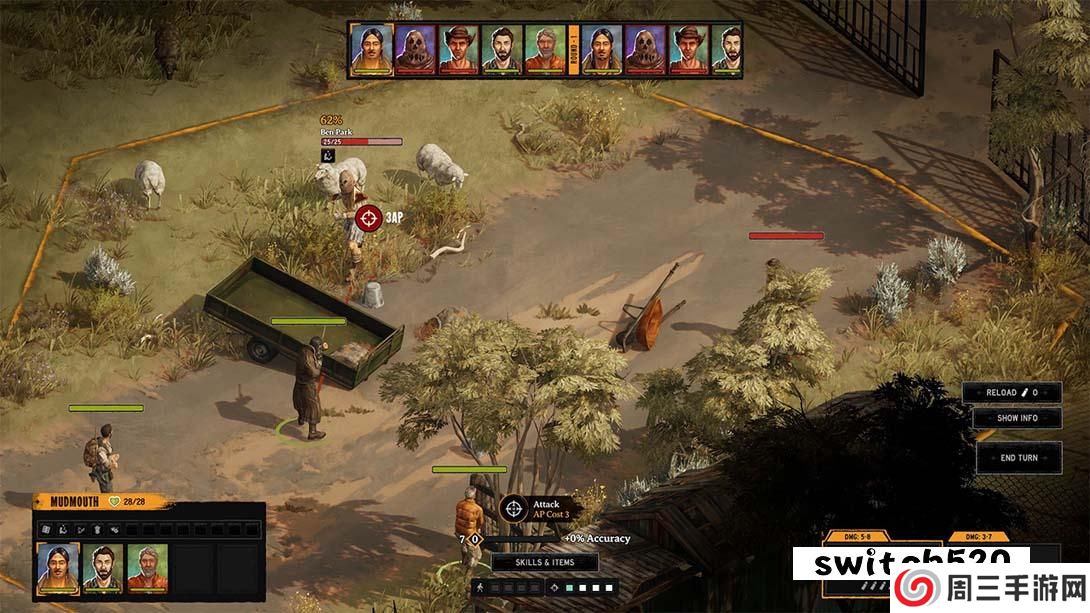The width and height of the screenshot is (1090, 613).
Task: Confirm the red crosshair target on Ben Park
Action: (x=369, y=215)
